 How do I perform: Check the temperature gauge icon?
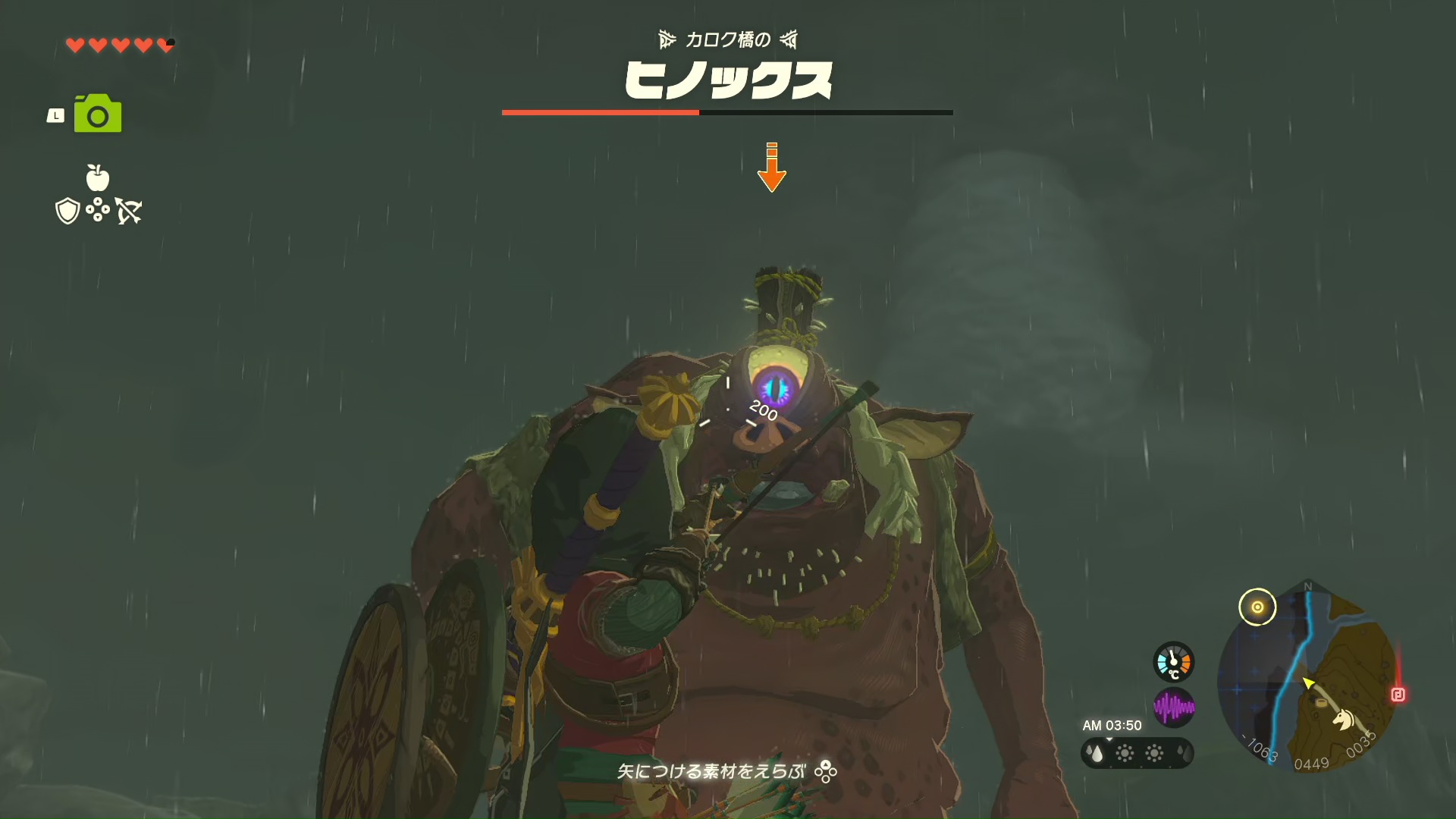tap(1173, 662)
